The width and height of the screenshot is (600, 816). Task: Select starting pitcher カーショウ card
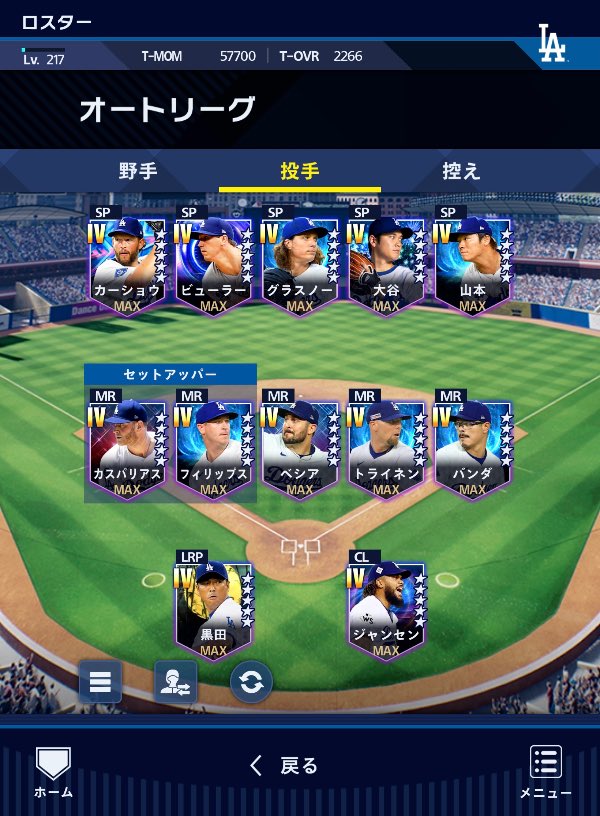pyautogui.click(x=127, y=262)
